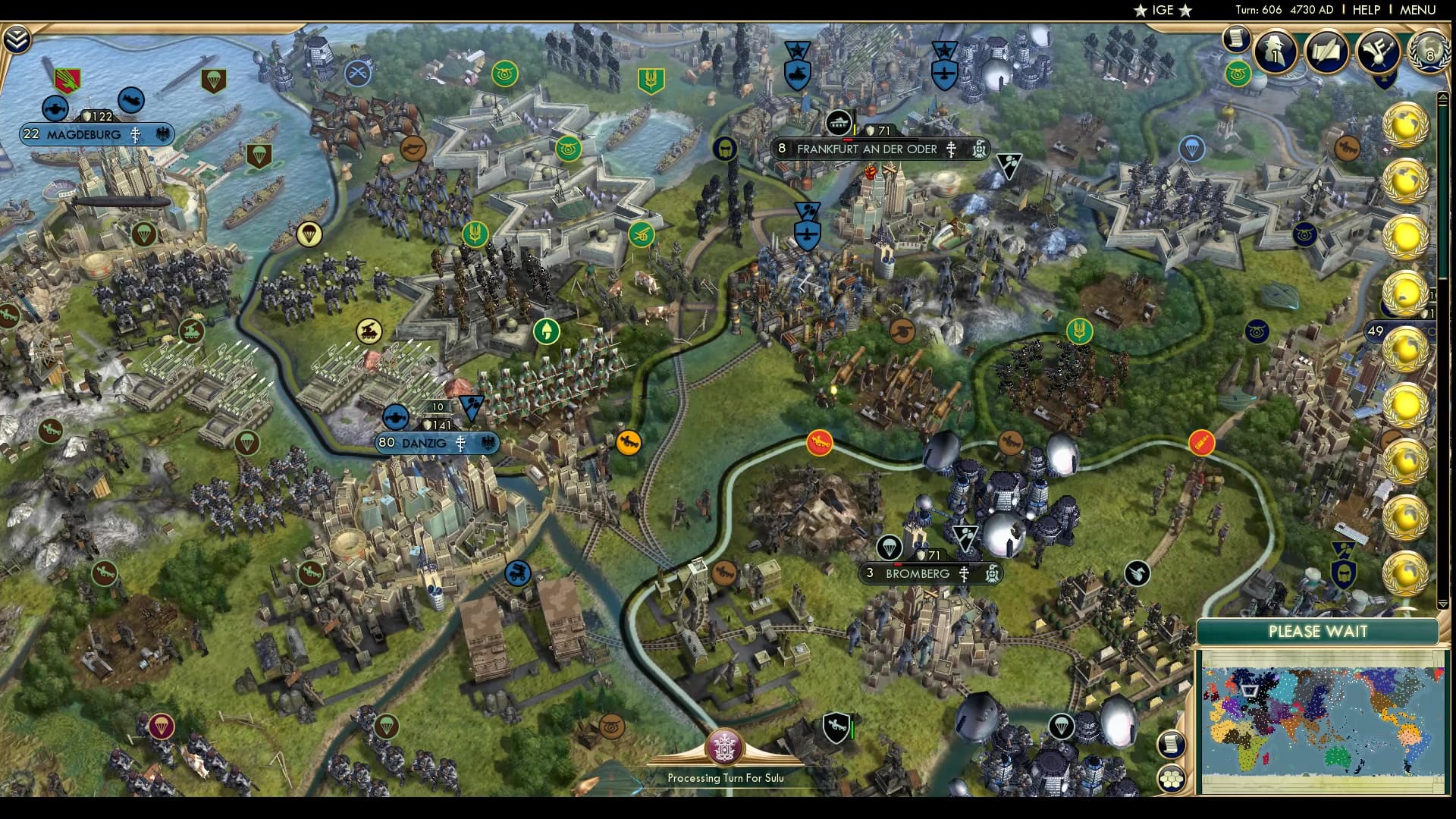1456x819 pixels.
Task: Open the espionage overview spy icon
Action: (1276, 52)
